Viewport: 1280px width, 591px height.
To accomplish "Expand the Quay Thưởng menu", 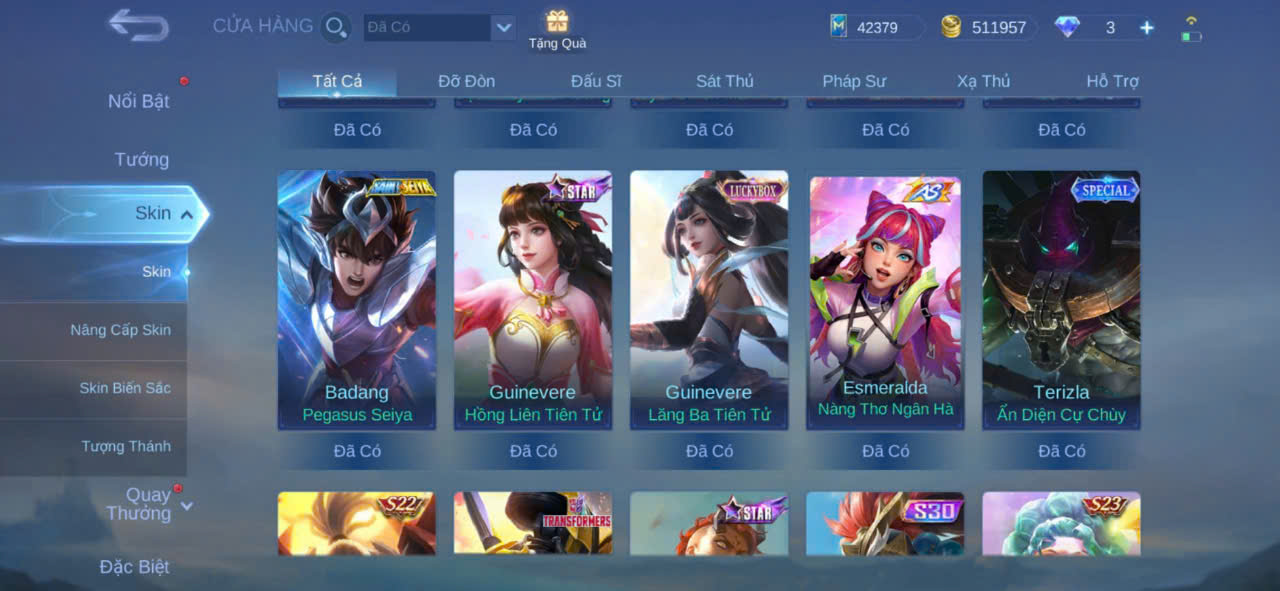I will pyautogui.click(x=148, y=504).
